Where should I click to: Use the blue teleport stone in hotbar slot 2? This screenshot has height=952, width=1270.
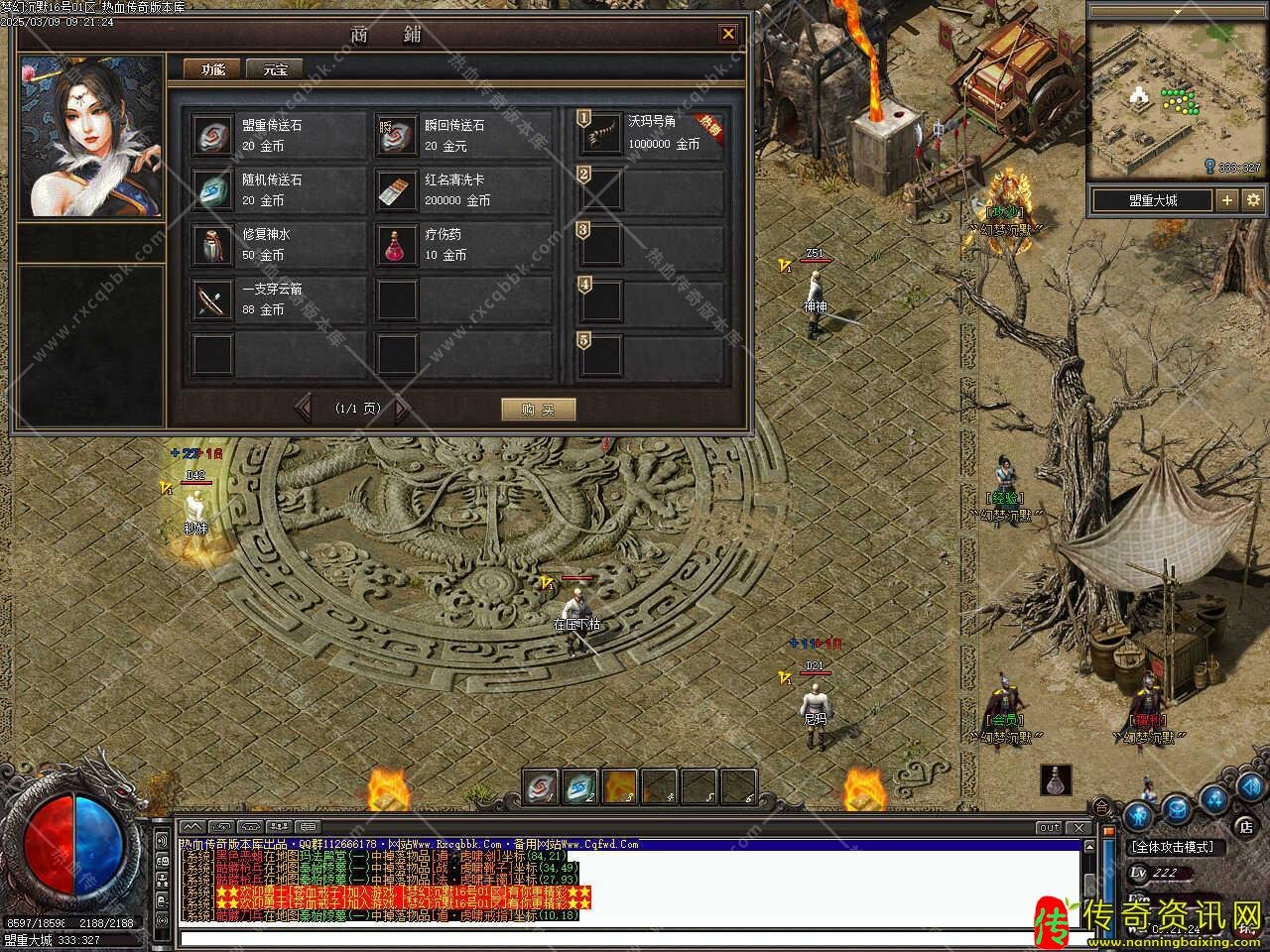580,787
